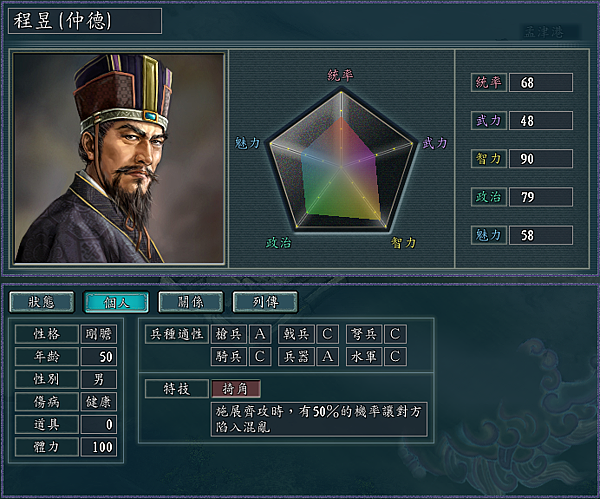
Task: Open the 關係 relations tab
Action: pyautogui.click(x=190, y=301)
